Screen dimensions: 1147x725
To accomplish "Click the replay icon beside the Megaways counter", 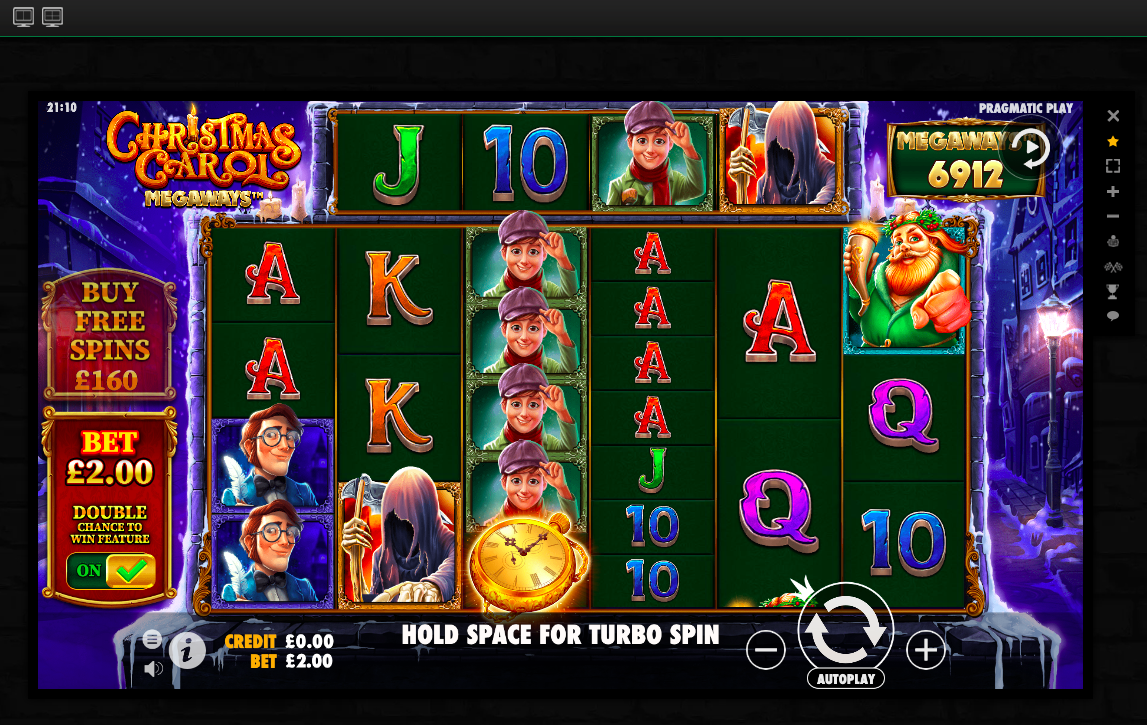I will click(1030, 148).
